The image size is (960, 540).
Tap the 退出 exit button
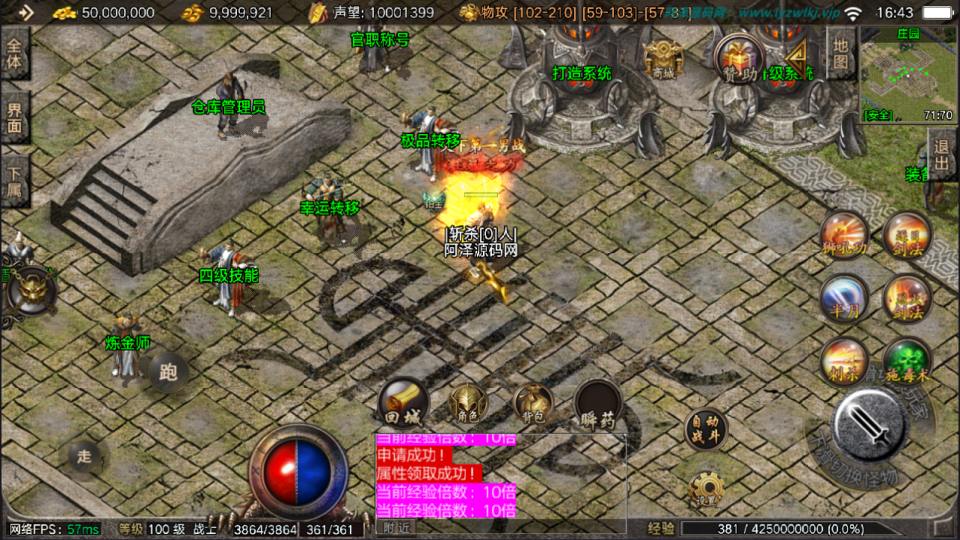click(941, 155)
